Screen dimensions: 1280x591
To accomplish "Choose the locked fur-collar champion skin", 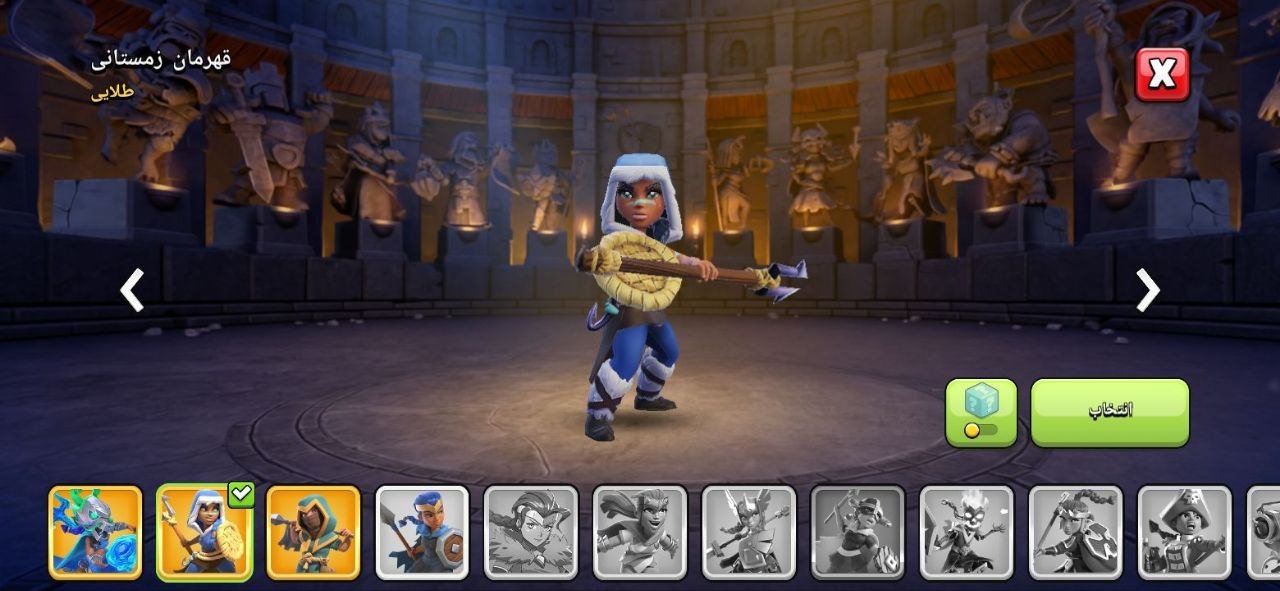I will (x=531, y=532).
